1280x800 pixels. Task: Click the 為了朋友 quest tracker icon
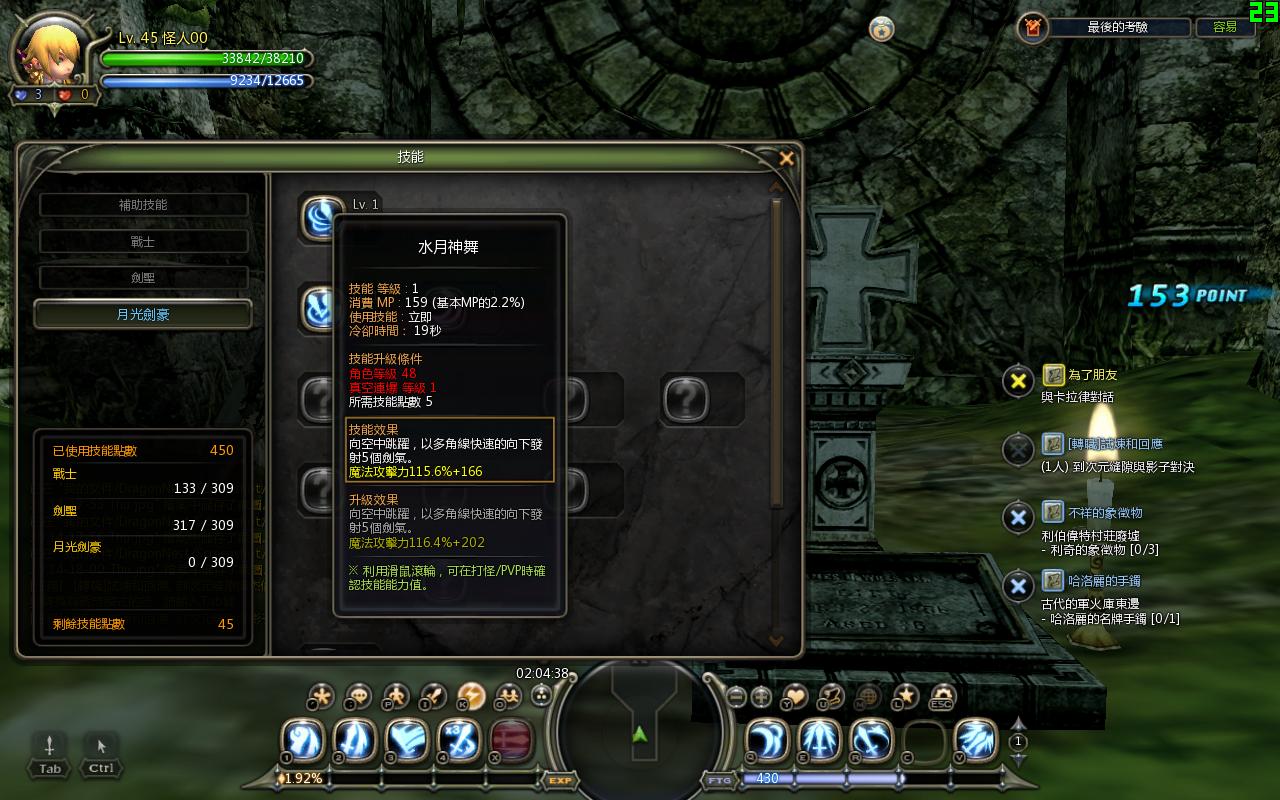point(1053,375)
